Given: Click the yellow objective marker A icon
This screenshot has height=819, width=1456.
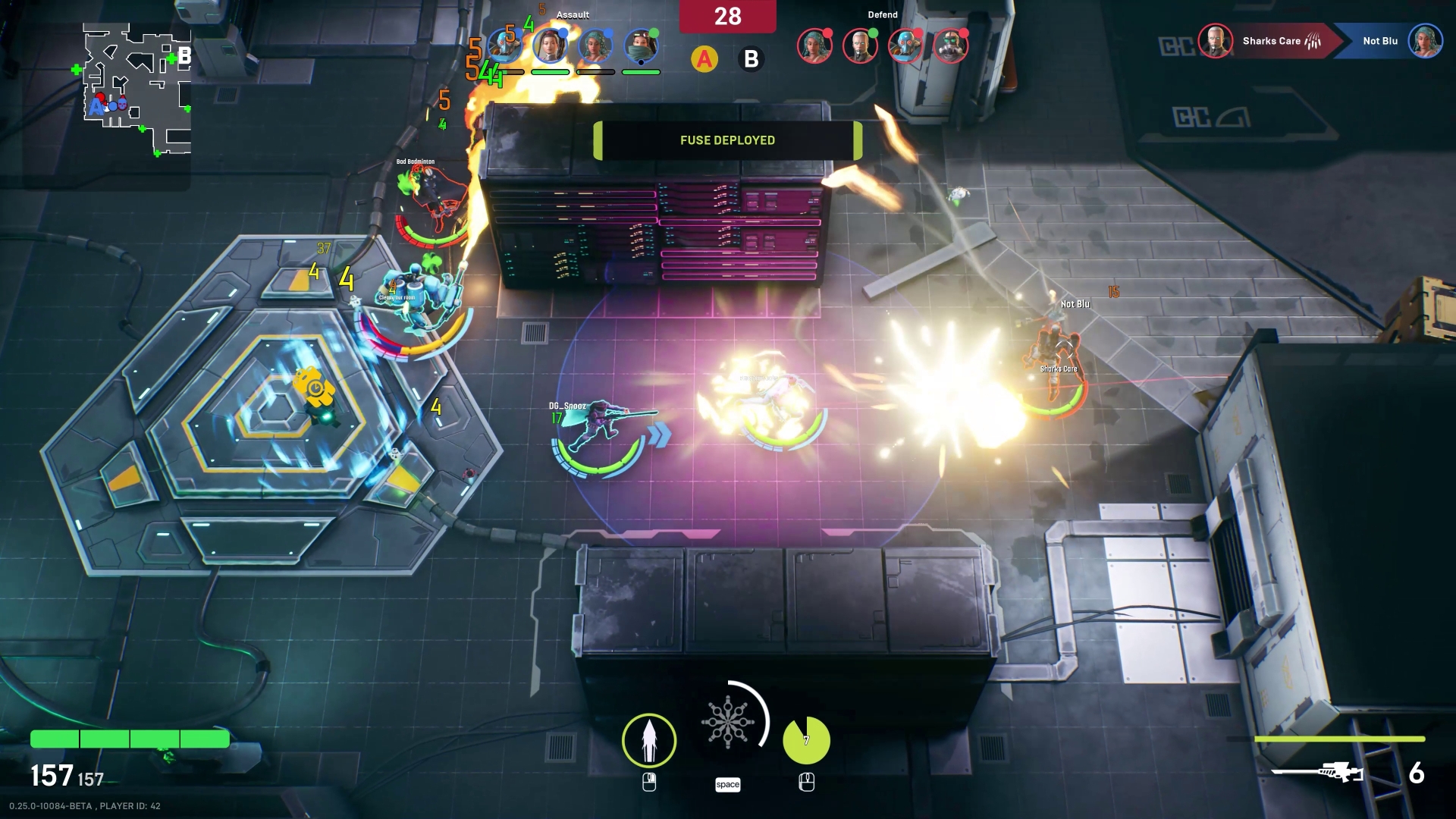Looking at the screenshot, I should (x=704, y=57).
